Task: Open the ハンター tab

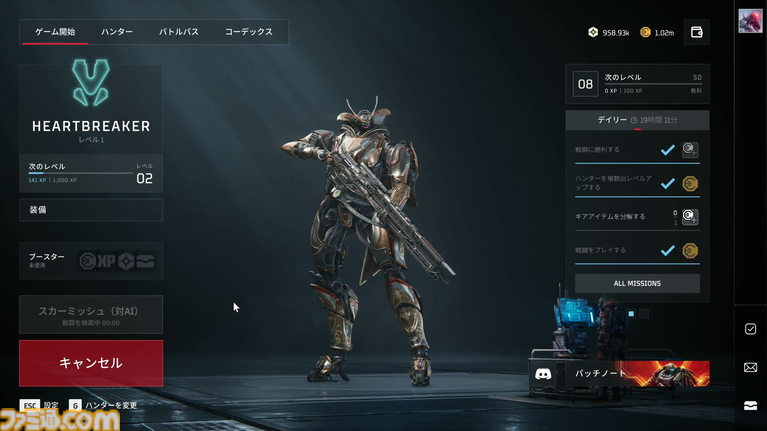Action: click(117, 32)
